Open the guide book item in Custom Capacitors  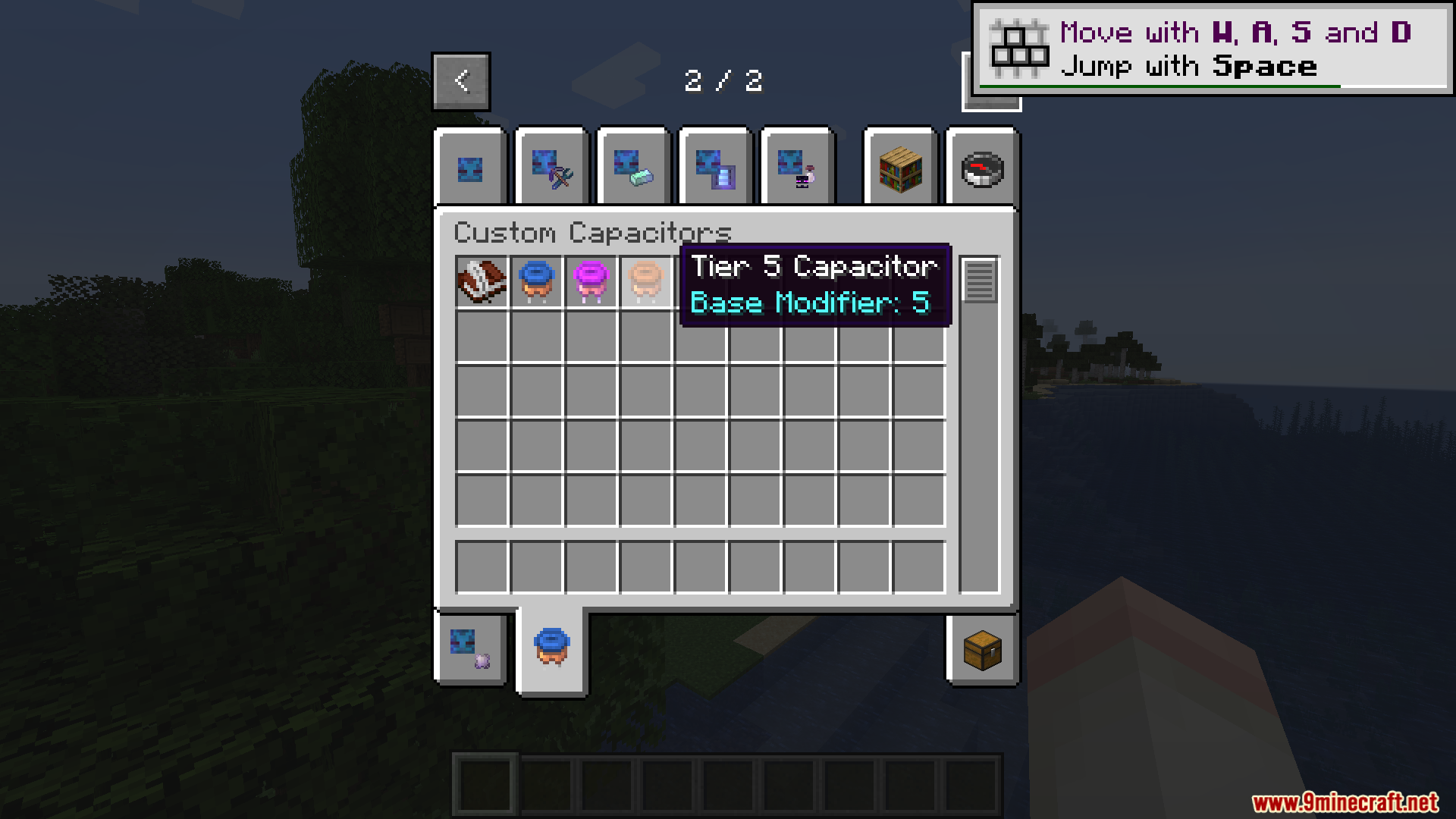481,281
